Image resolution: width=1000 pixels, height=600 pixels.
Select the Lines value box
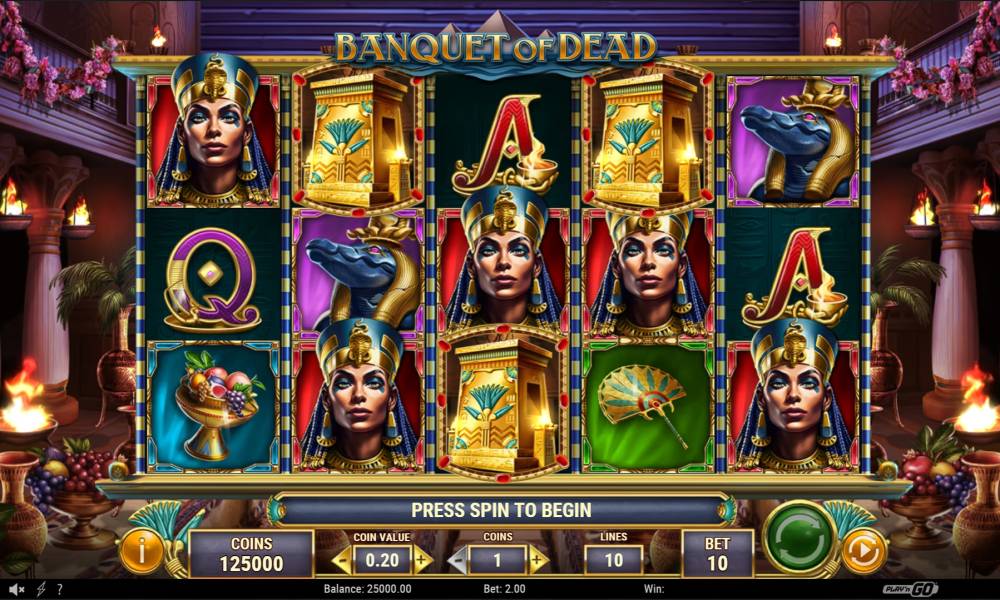point(613,559)
